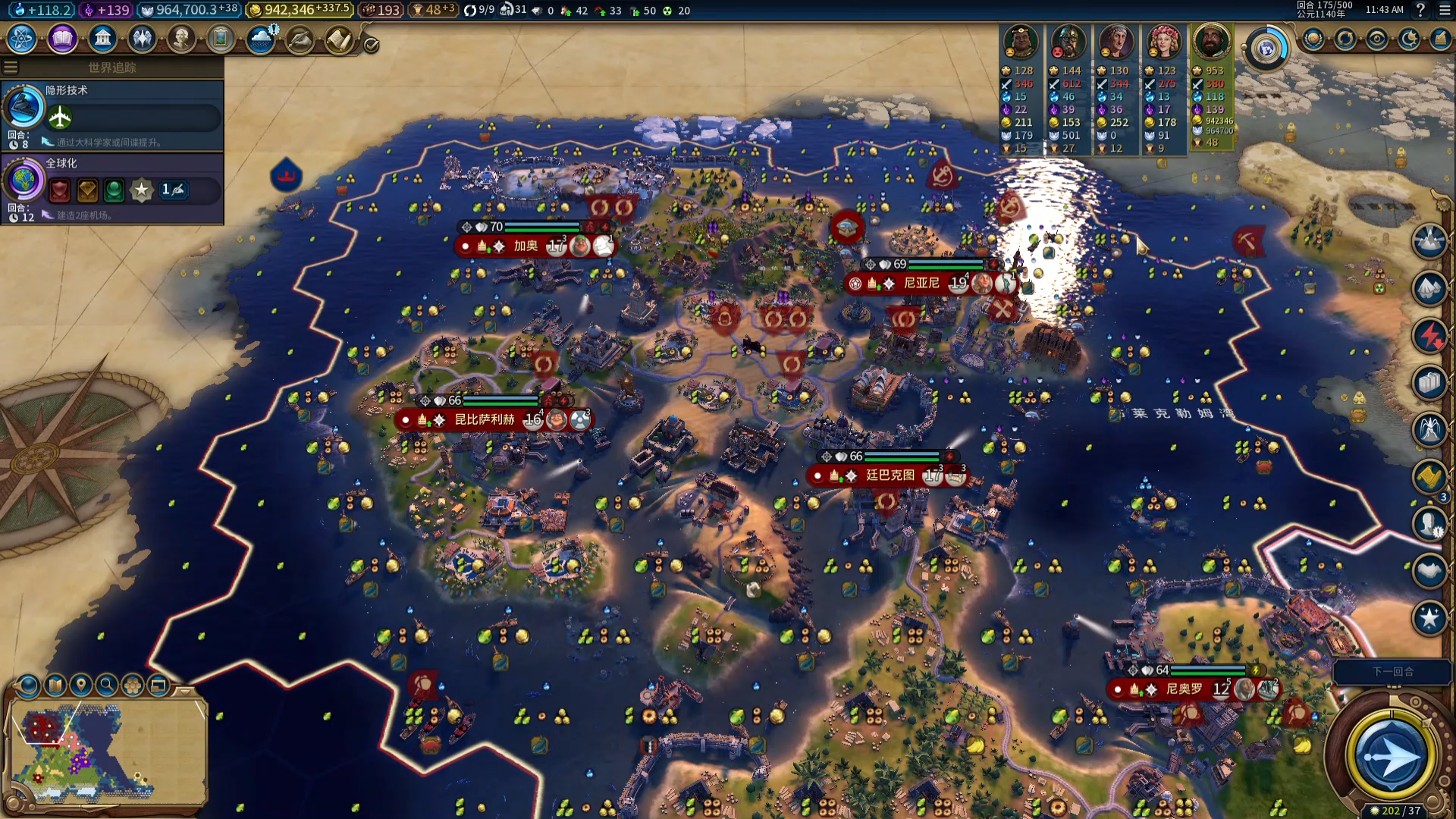
Task: Click the flower-crowned leader portrait
Action: click(1163, 42)
